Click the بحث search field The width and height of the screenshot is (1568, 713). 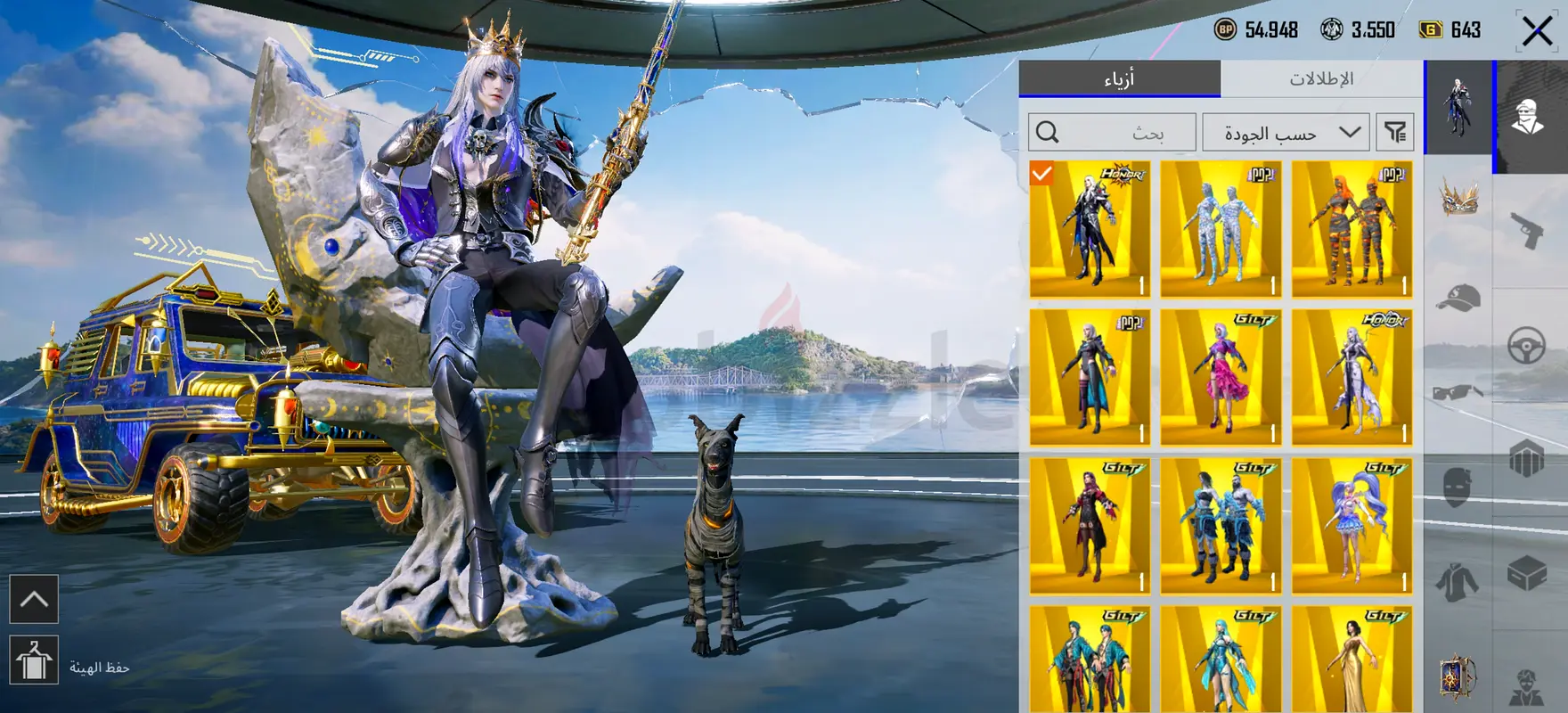pos(1112,133)
